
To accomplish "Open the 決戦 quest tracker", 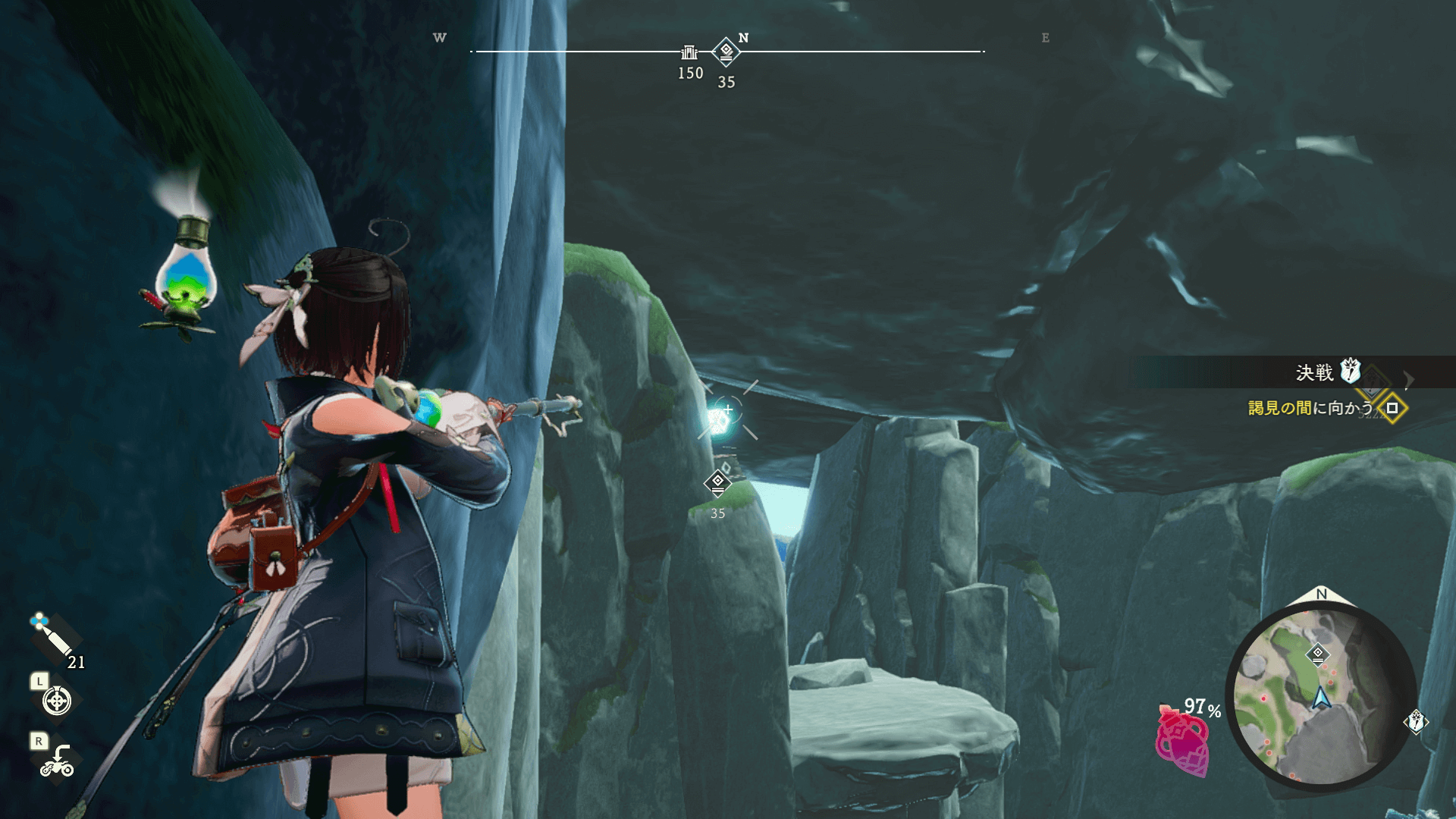I will click(x=1314, y=372).
